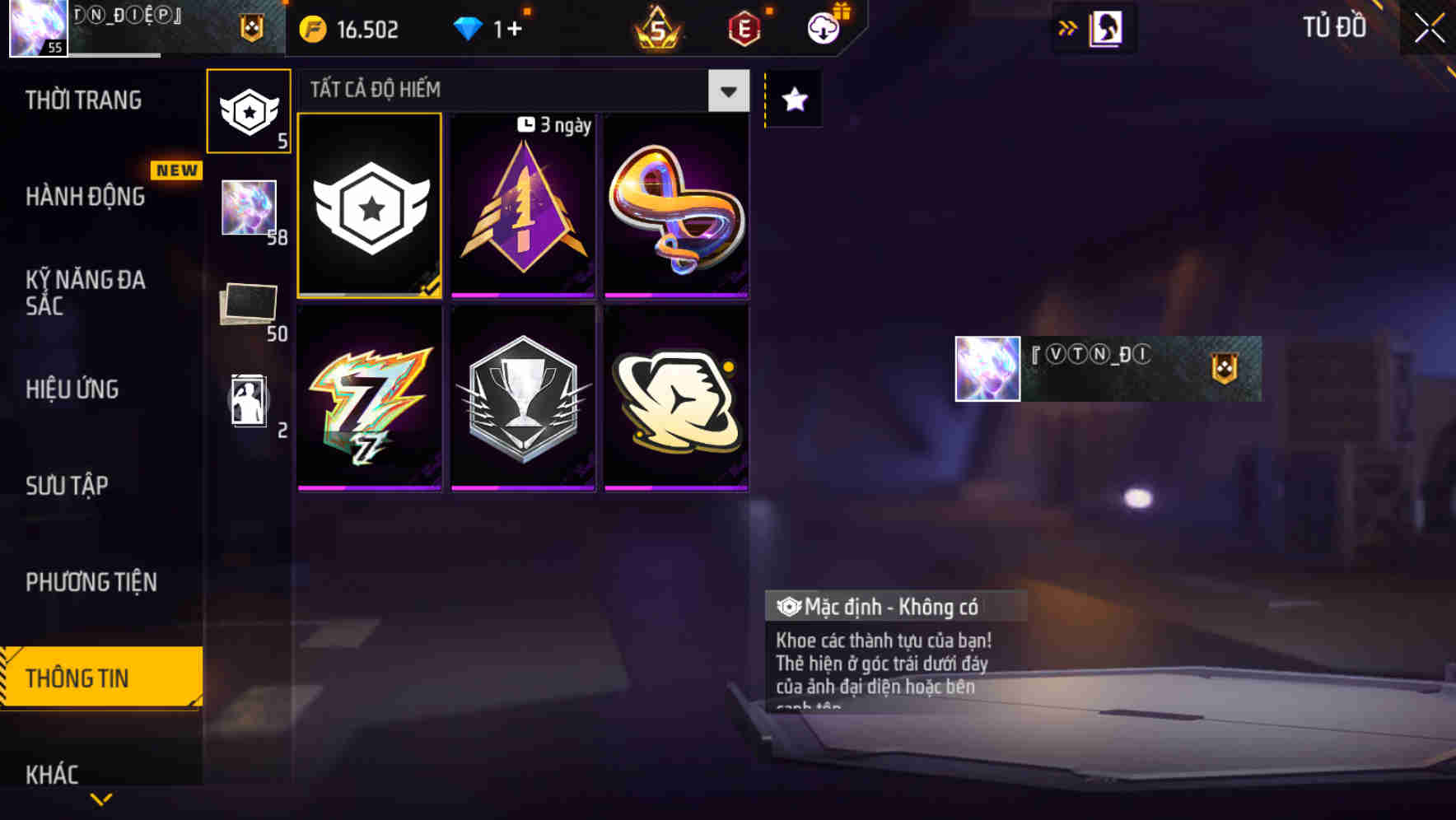This screenshot has height=820, width=1456.
Task: Click the red E emblem icon
Action: pos(742,28)
